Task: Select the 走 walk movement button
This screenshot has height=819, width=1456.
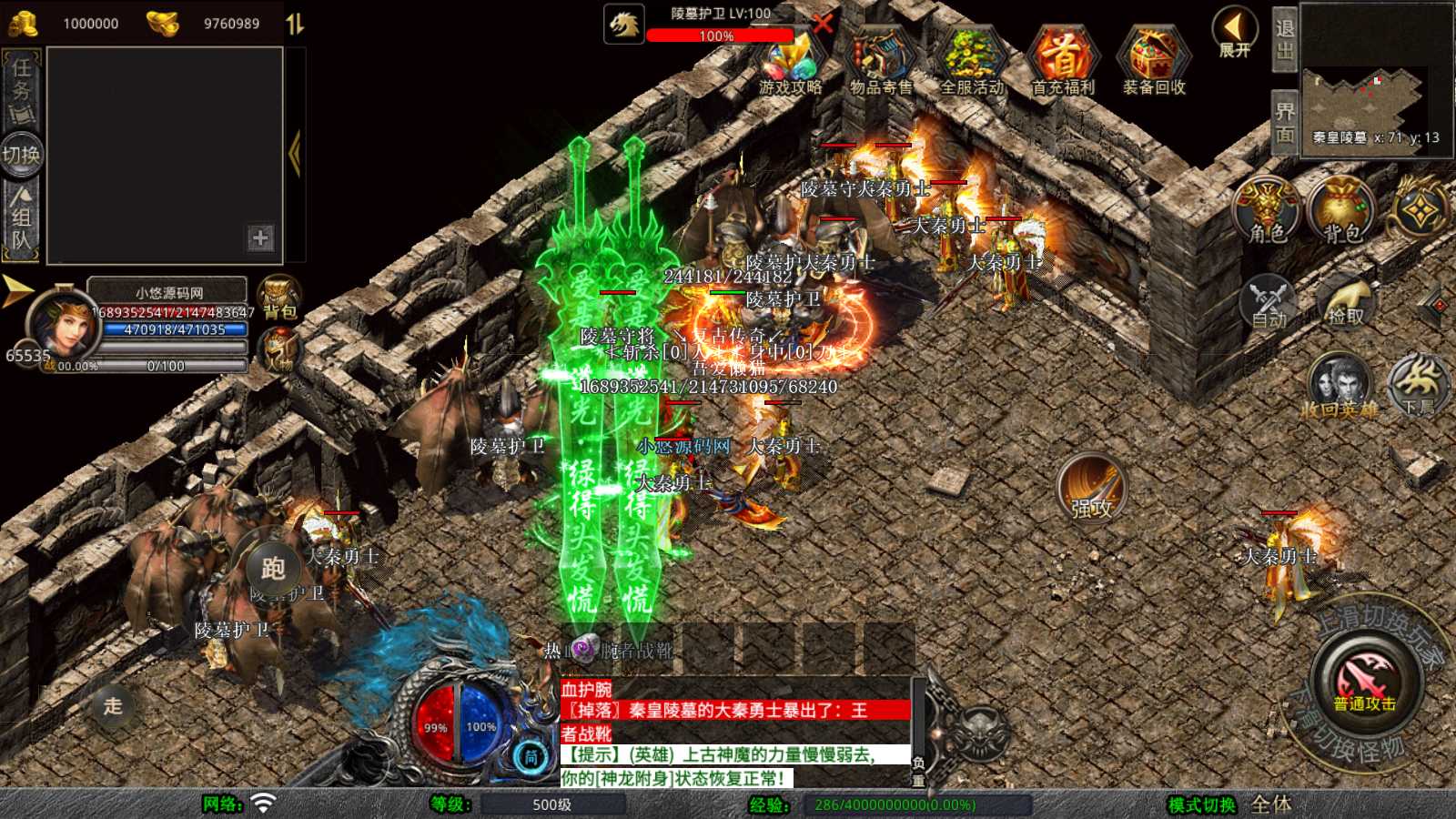Action: [x=113, y=705]
